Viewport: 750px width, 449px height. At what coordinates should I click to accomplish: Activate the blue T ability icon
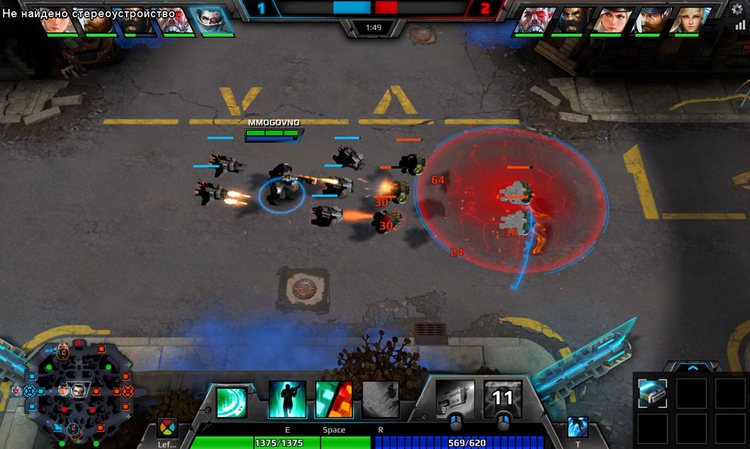click(x=576, y=425)
